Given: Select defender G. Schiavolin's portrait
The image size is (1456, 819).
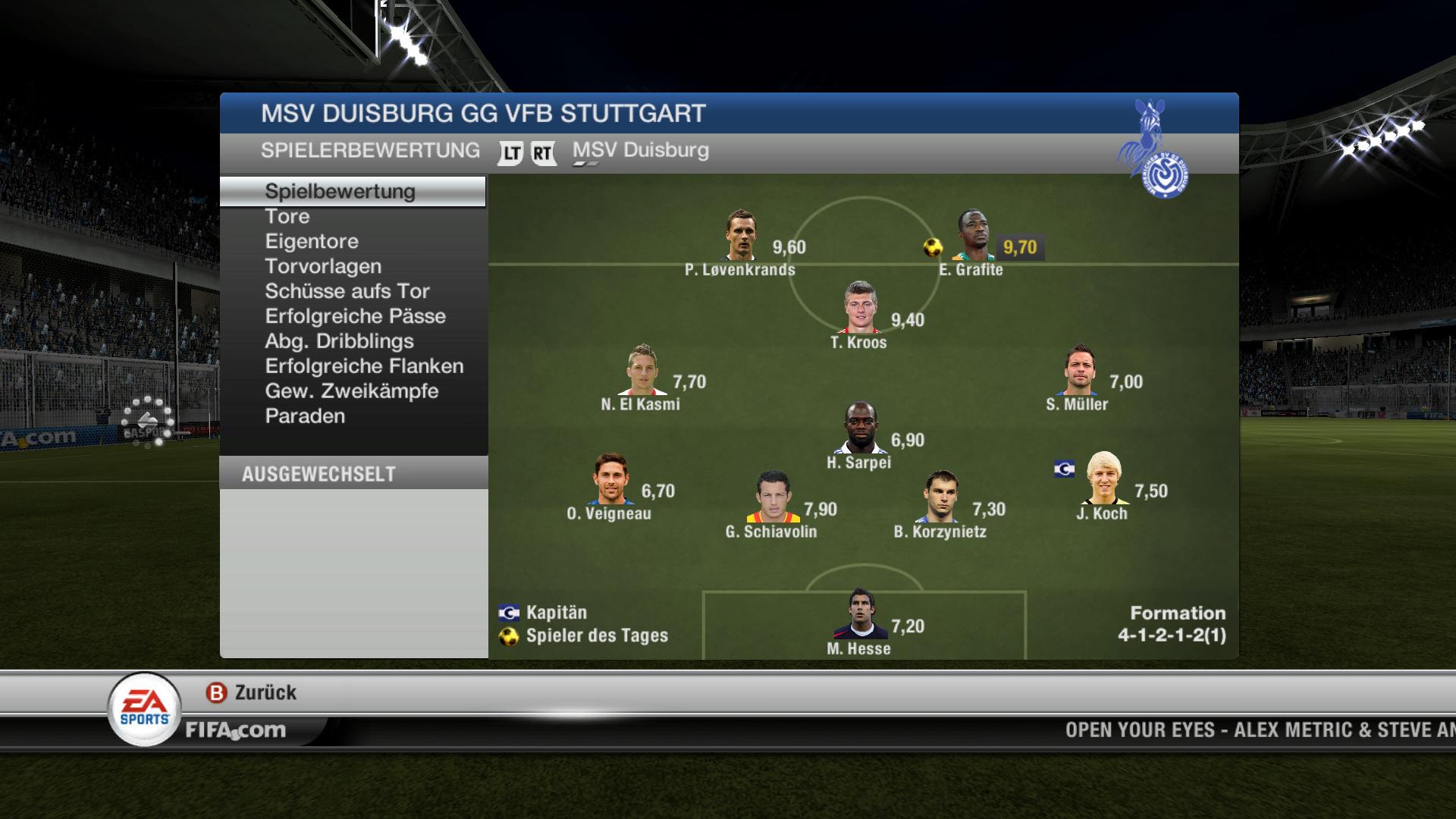Looking at the screenshot, I should pos(773,497).
